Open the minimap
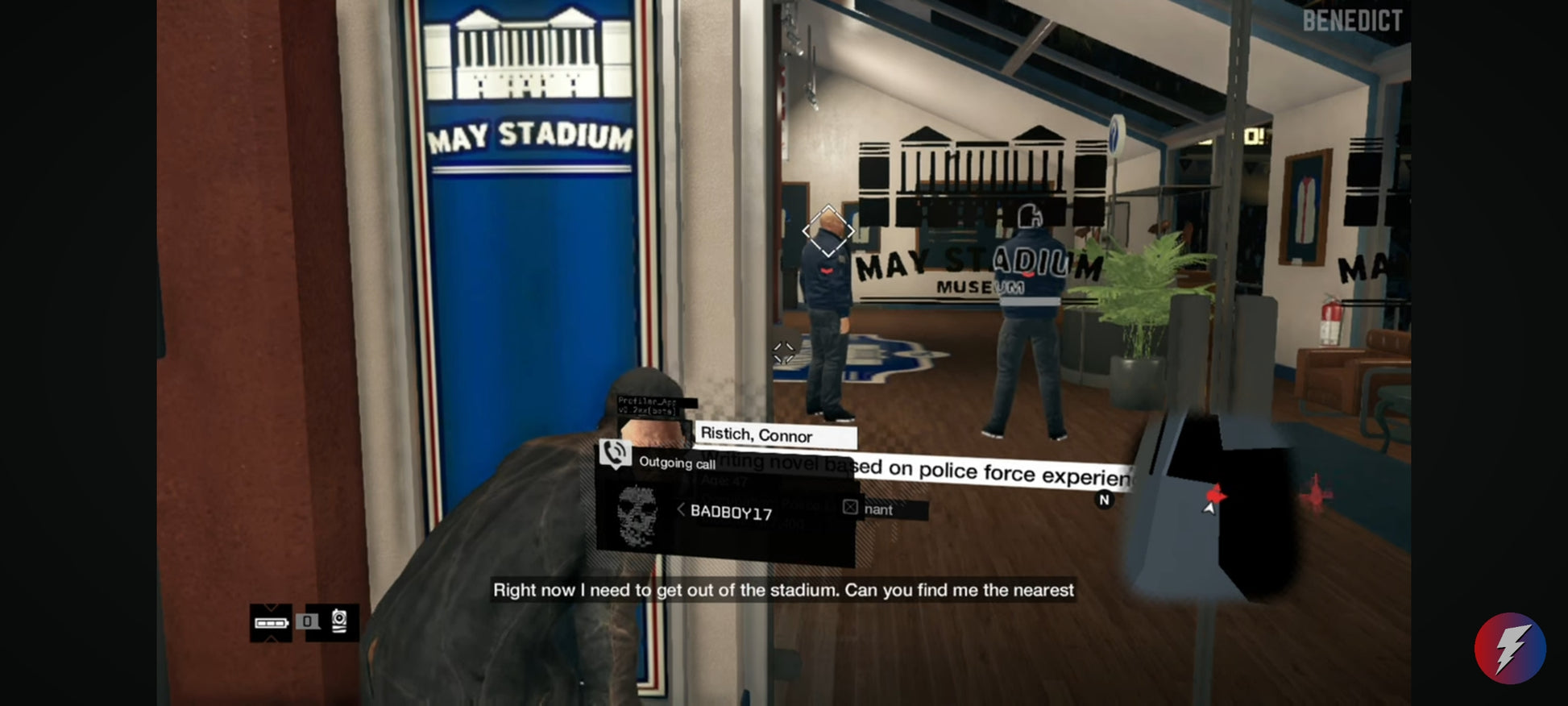Viewport: 1568px width, 706px height. 1209,506
